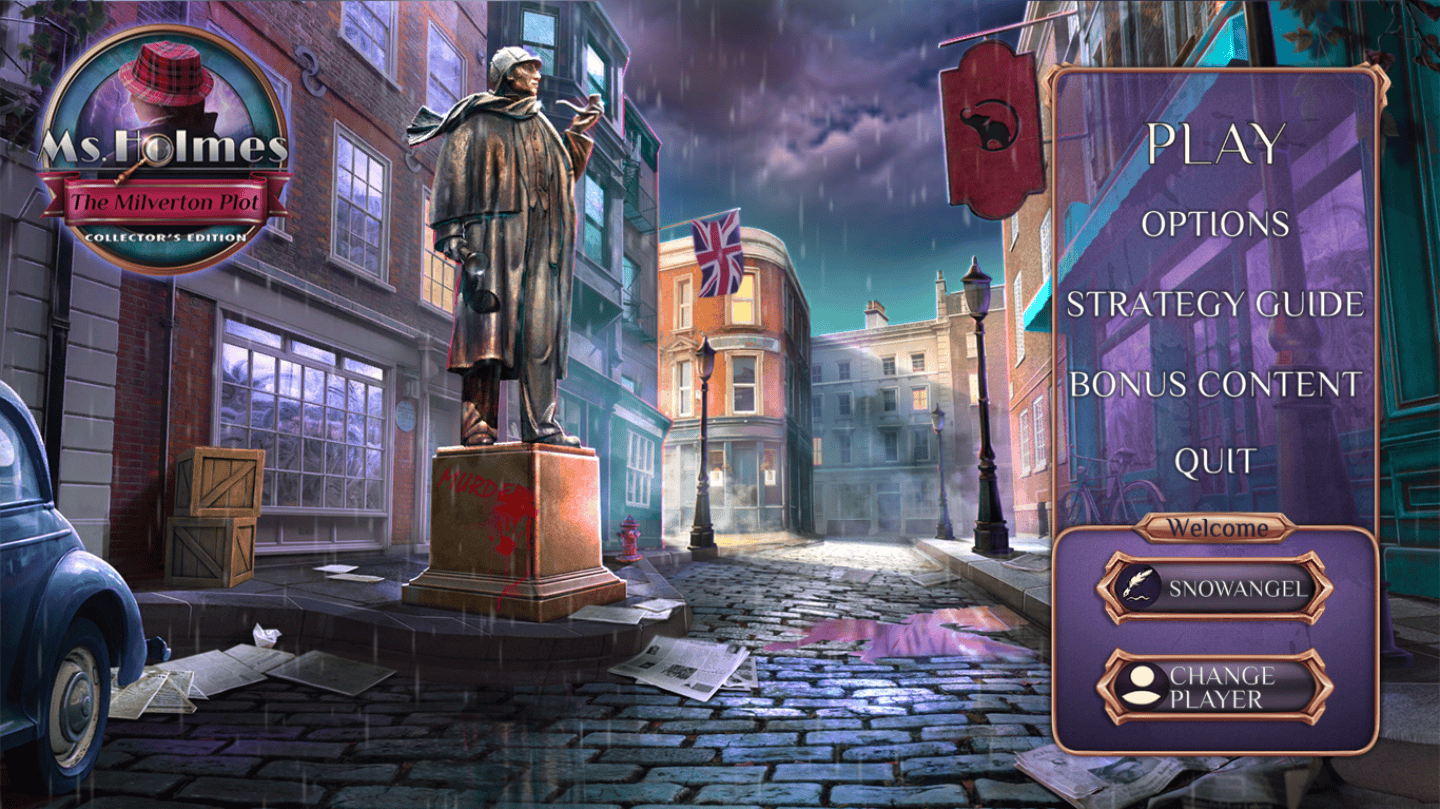The height and width of the screenshot is (809, 1440).
Task: Click the Change Player button
Action: coord(1215,687)
